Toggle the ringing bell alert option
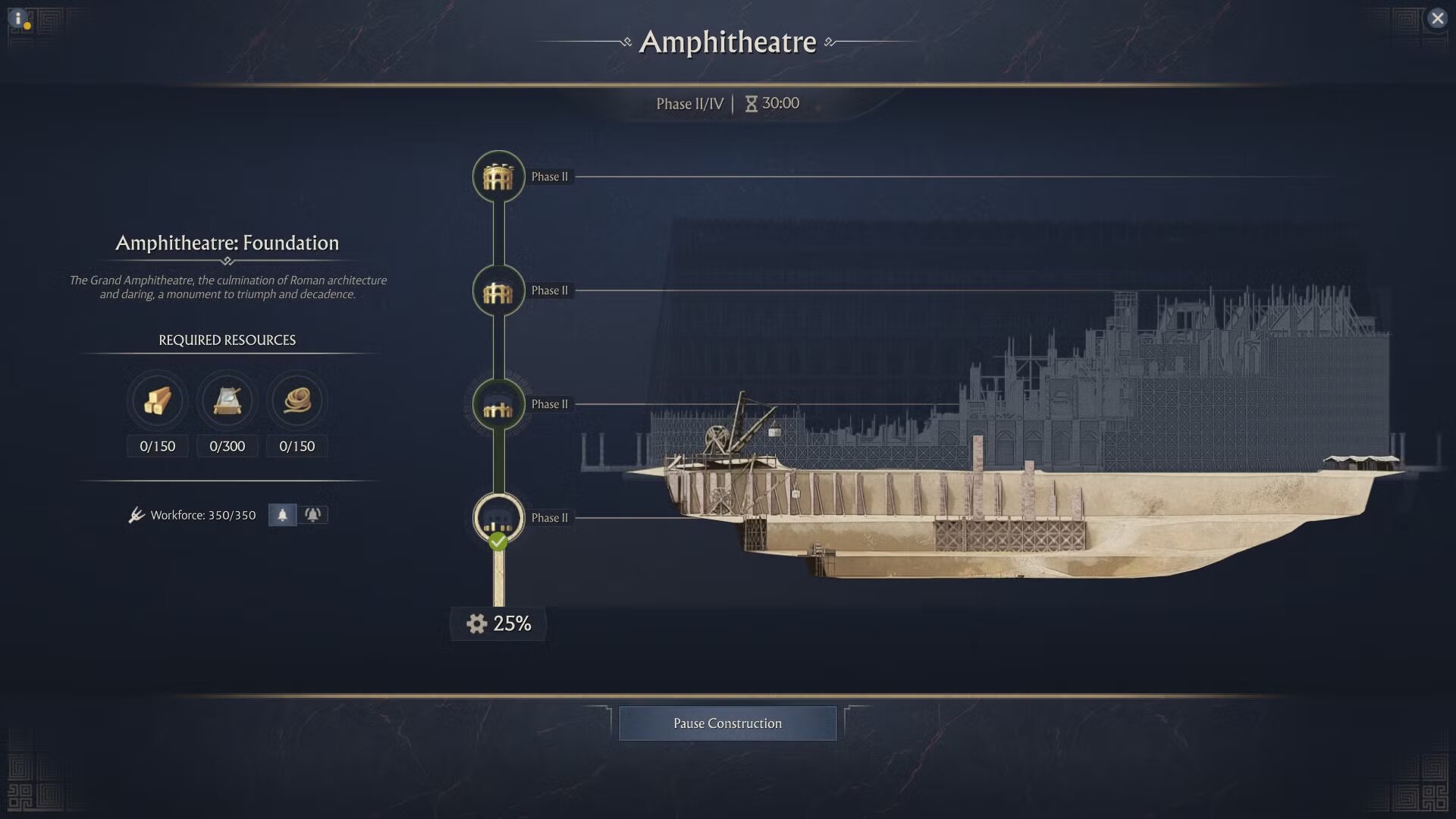1456x819 pixels. click(315, 514)
